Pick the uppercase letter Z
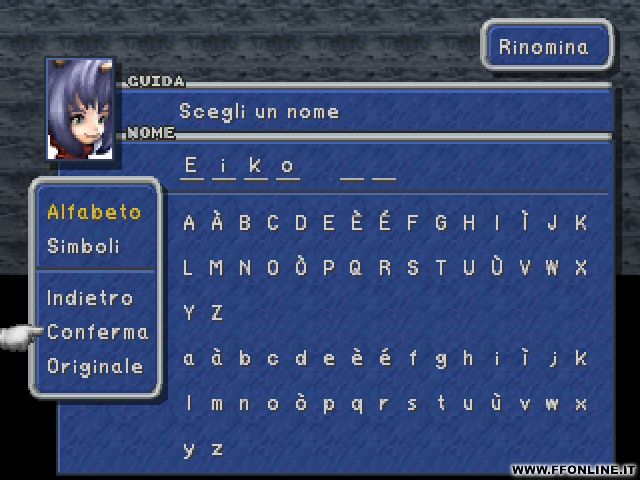 click(x=217, y=313)
